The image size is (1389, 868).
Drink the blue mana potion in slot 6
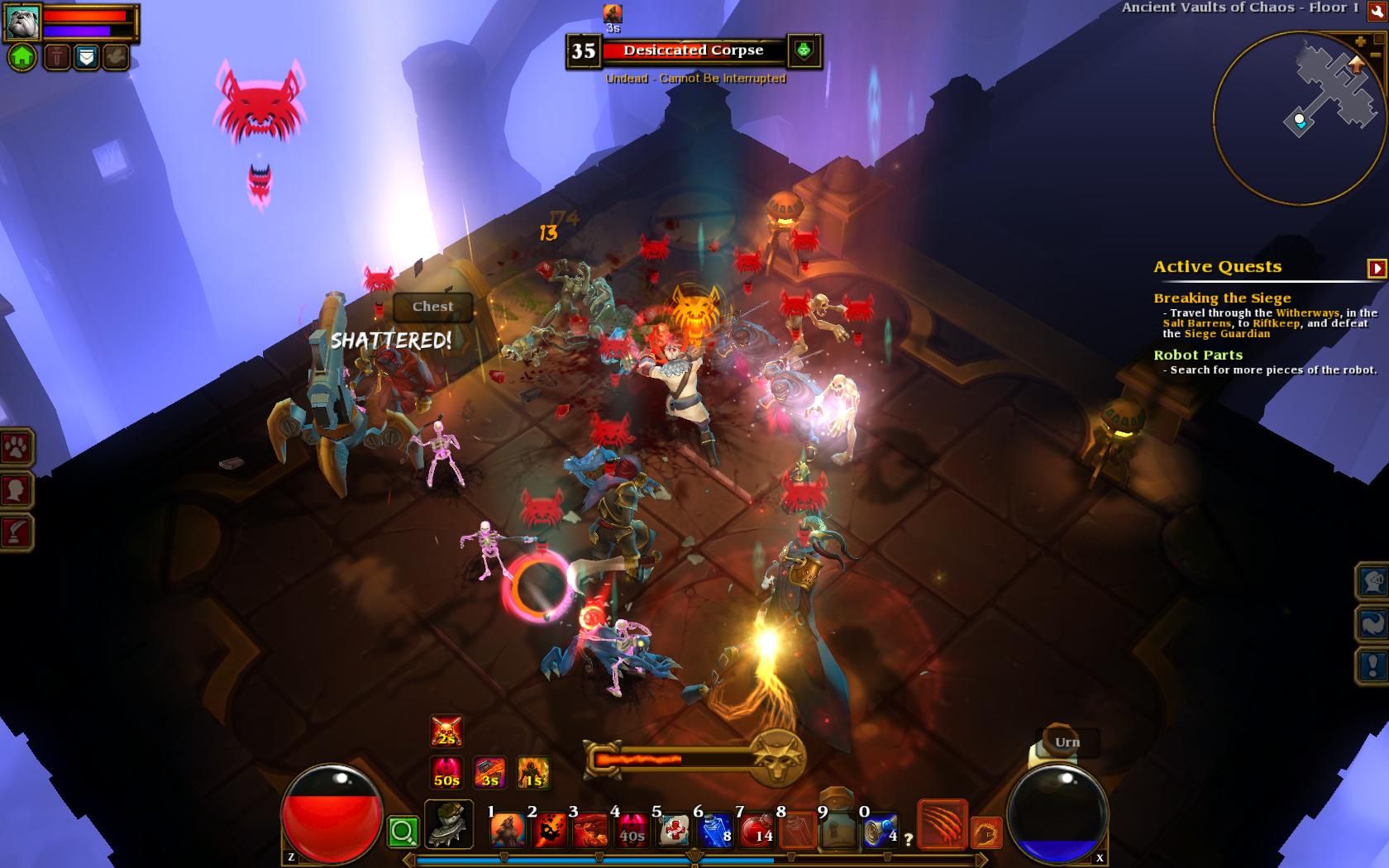tap(715, 829)
